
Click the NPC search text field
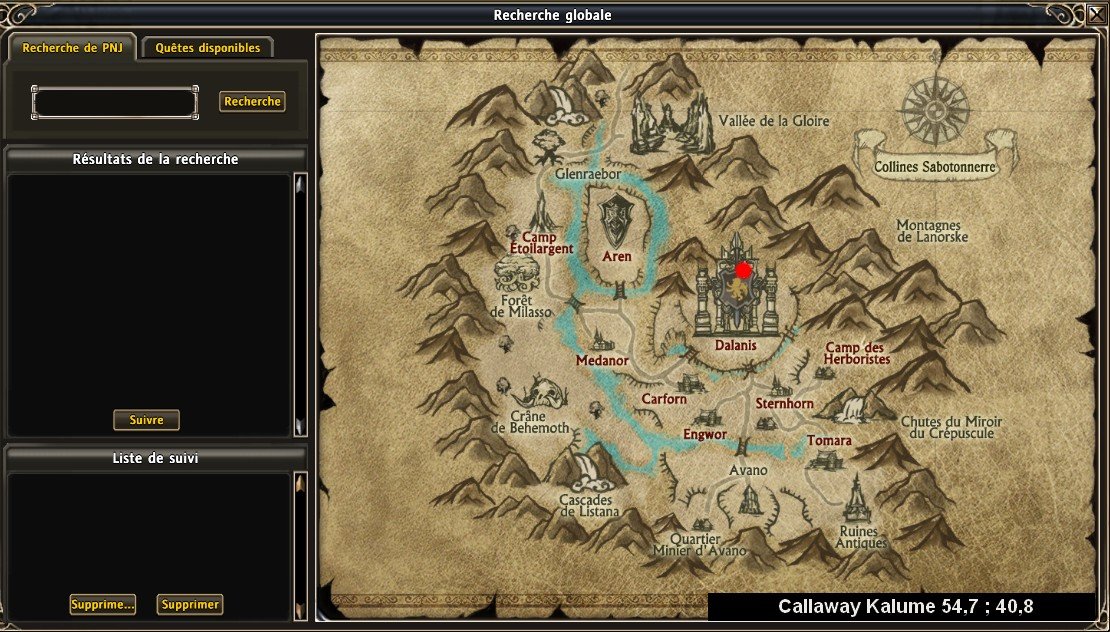pyautogui.click(x=115, y=102)
